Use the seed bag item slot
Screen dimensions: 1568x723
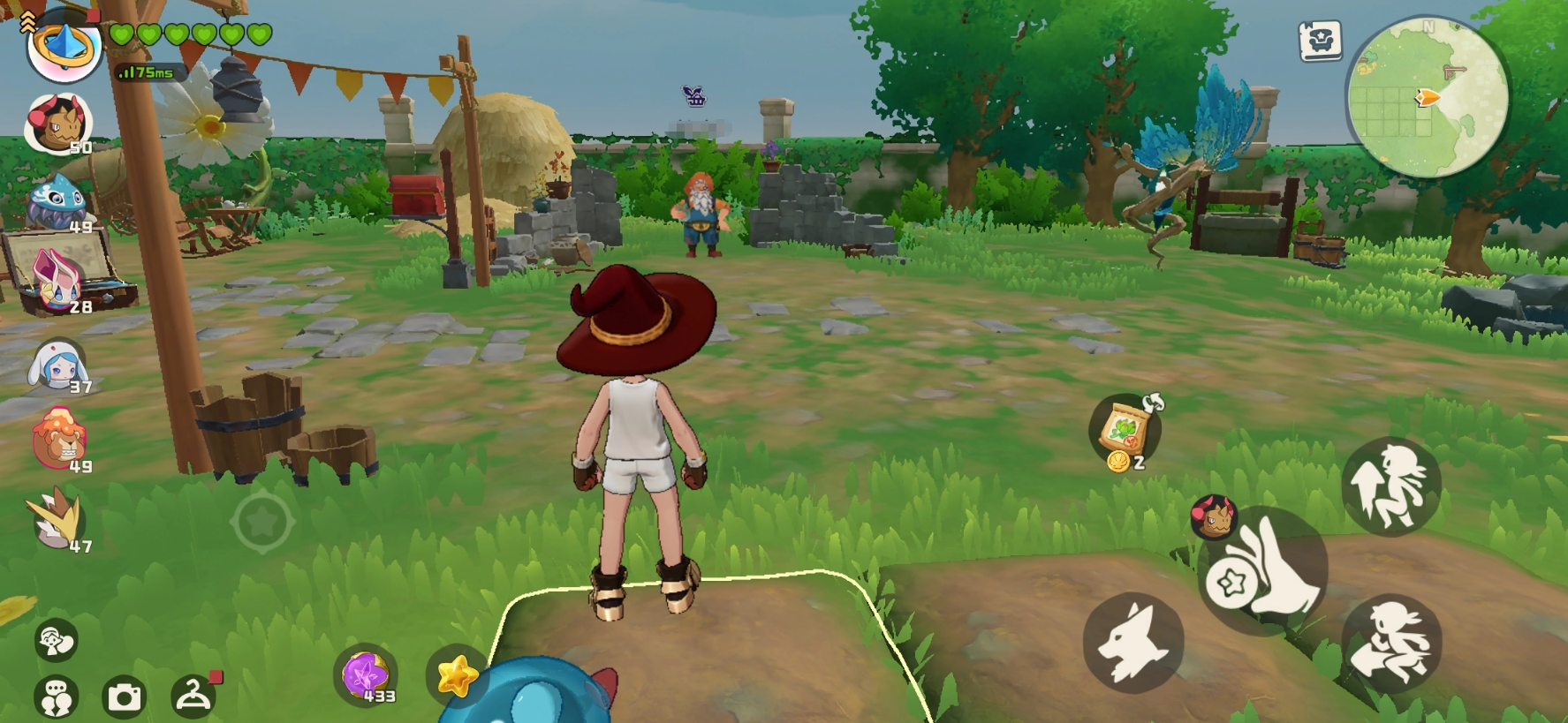[x=1125, y=430]
